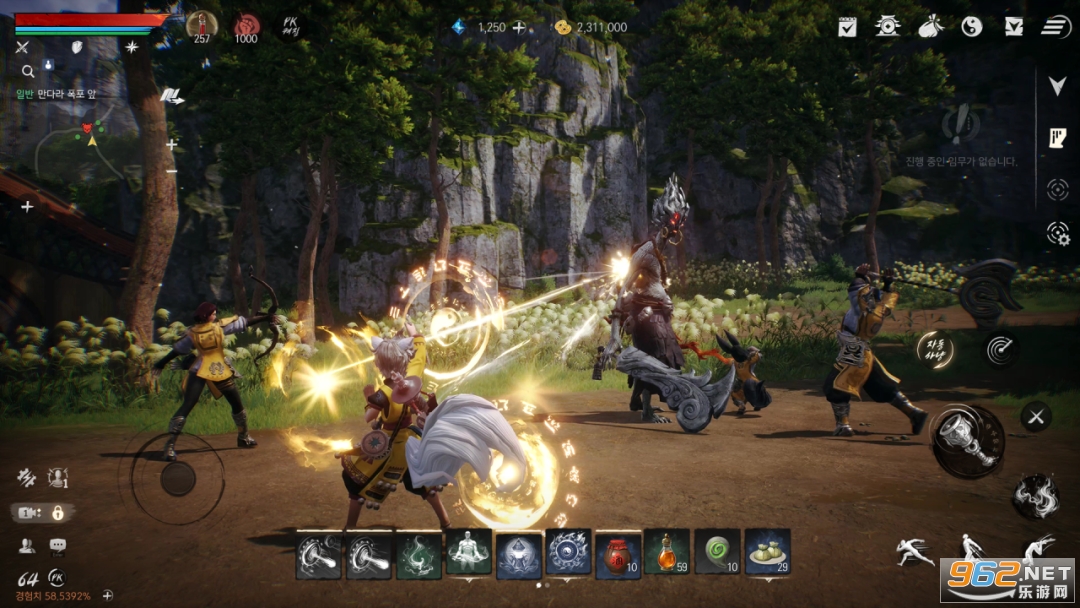Viewport: 1080px width, 608px height.
Task: Toggle the auto-hunt button
Action: (x=936, y=348)
